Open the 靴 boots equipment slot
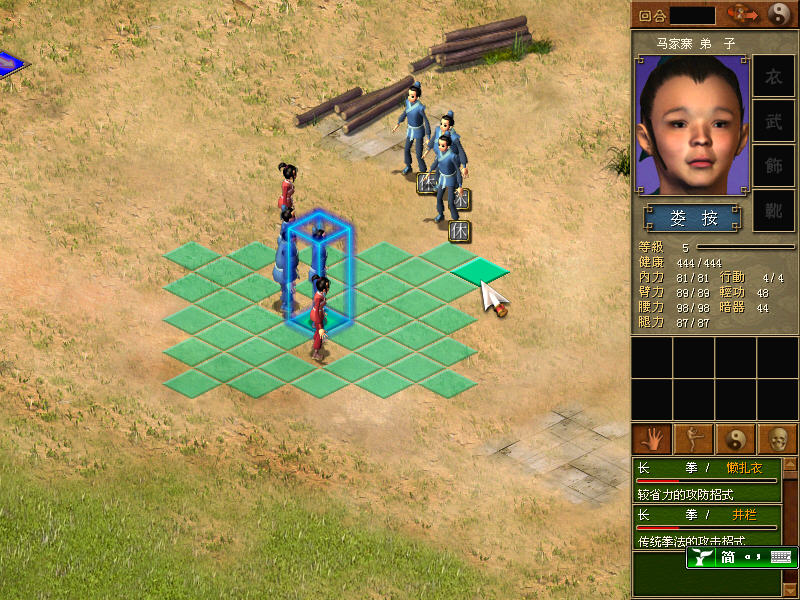The height and width of the screenshot is (600, 800). pos(773,210)
